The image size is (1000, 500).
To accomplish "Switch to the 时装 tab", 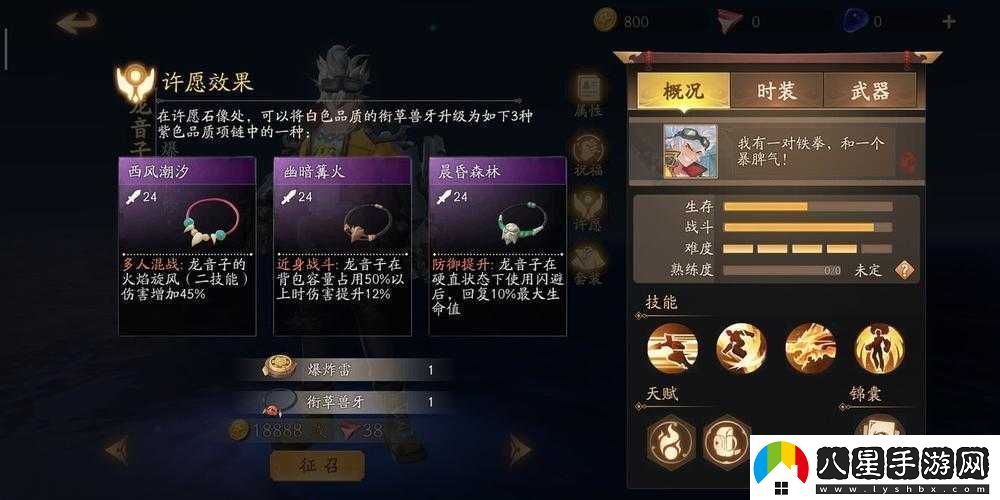I will tap(777, 91).
